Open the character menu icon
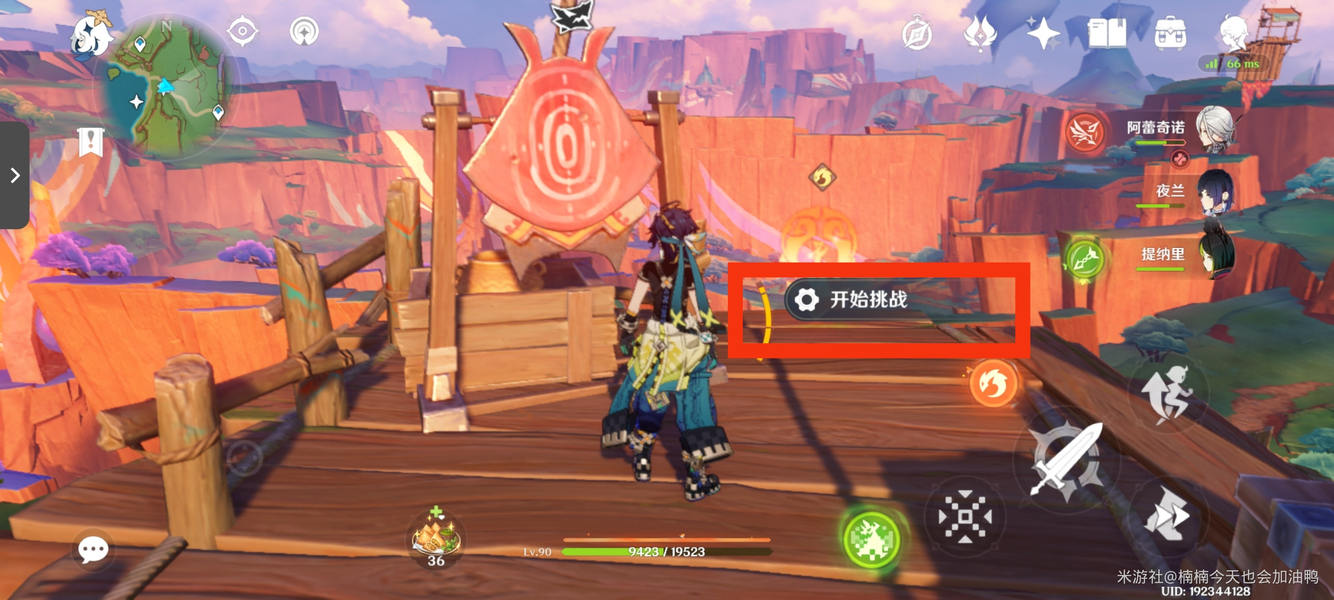1334x600 pixels. (x=1235, y=32)
